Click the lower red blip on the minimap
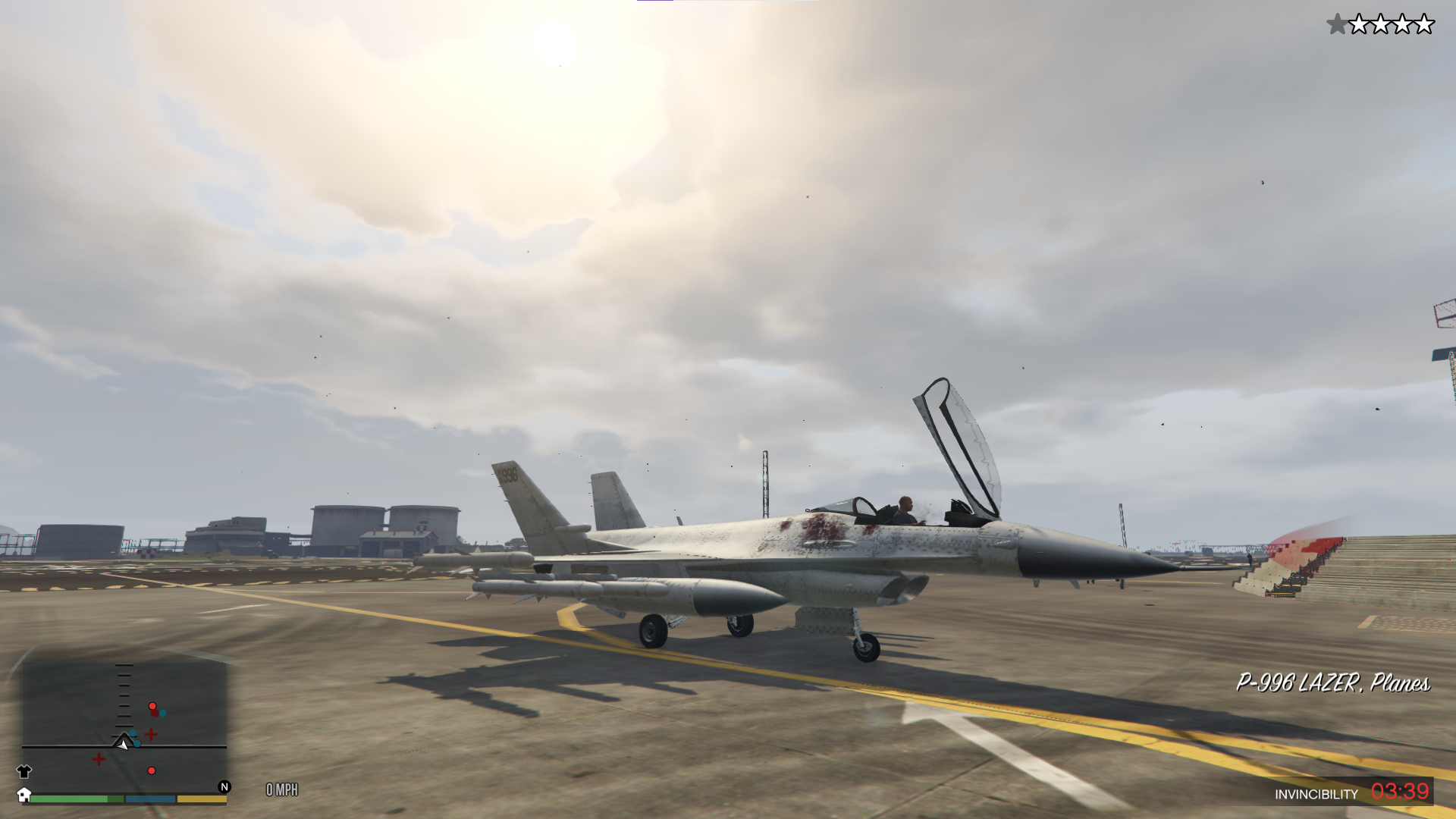Viewport: 1456px width, 819px height. [152, 770]
